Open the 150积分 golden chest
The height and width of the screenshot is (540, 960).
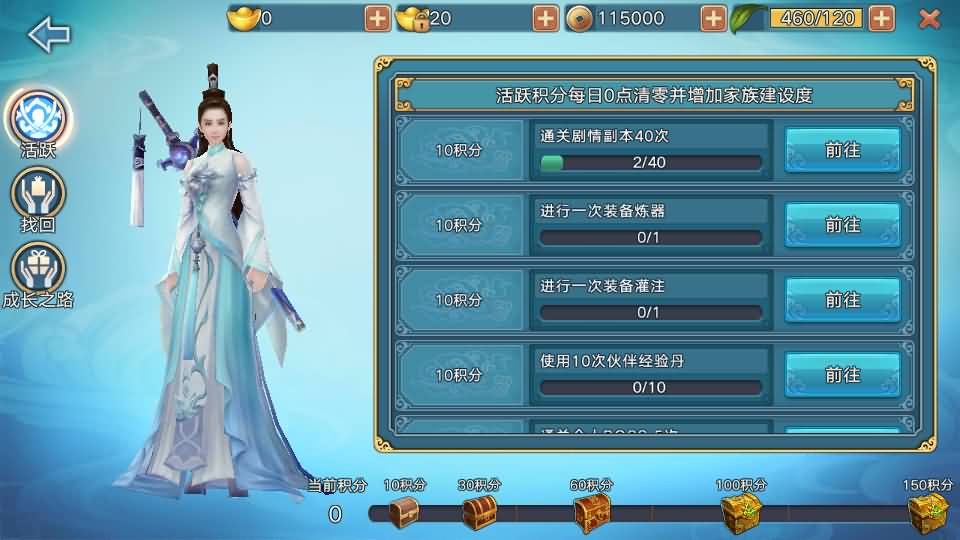pyautogui.click(x=927, y=513)
